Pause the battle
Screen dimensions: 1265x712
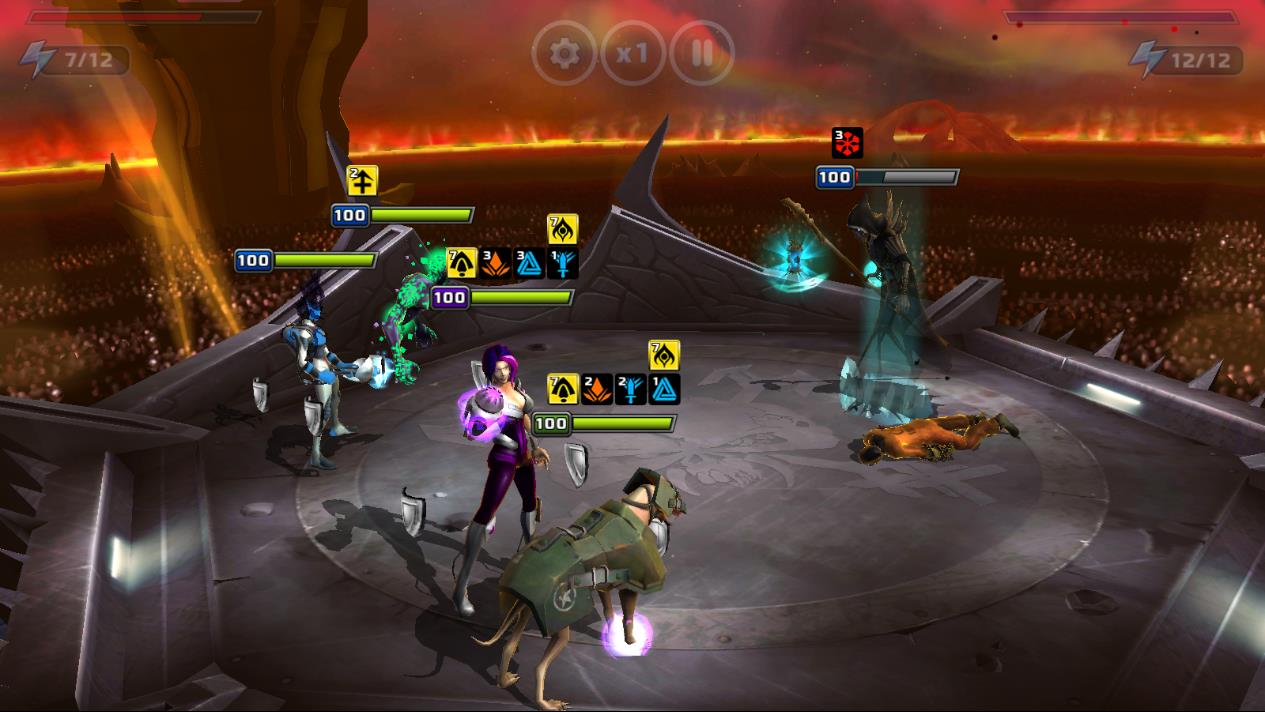[x=702, y=53]
